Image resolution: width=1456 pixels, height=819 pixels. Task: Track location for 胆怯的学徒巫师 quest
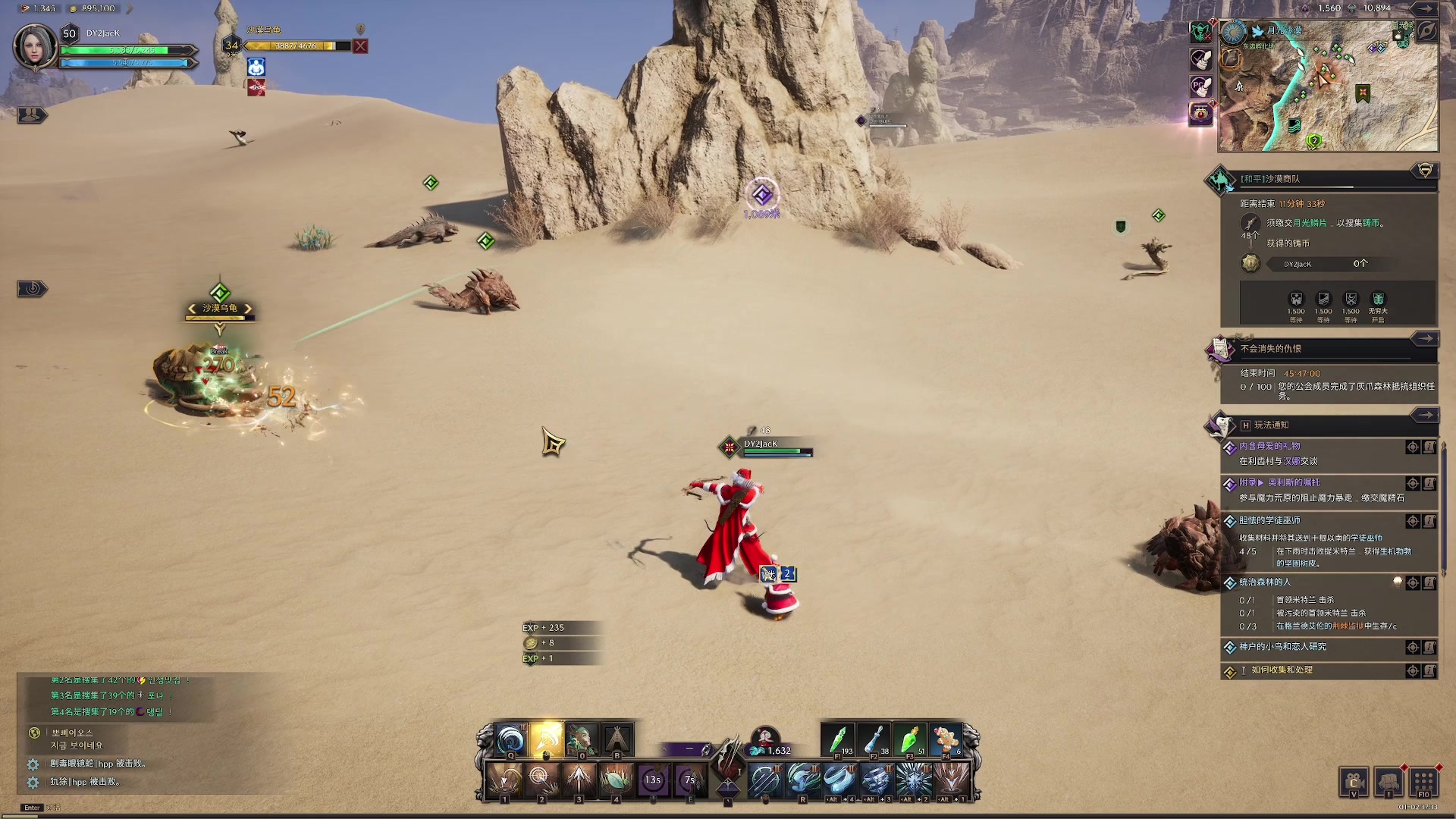pyautogui.click(x=1413, y=521)
